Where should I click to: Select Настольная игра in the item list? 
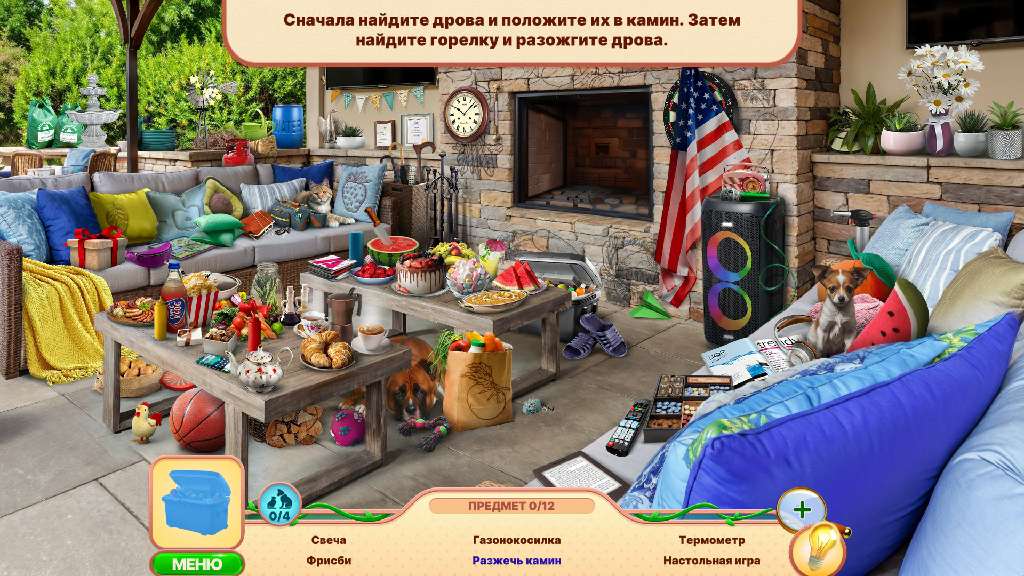(x=711, y=561)
